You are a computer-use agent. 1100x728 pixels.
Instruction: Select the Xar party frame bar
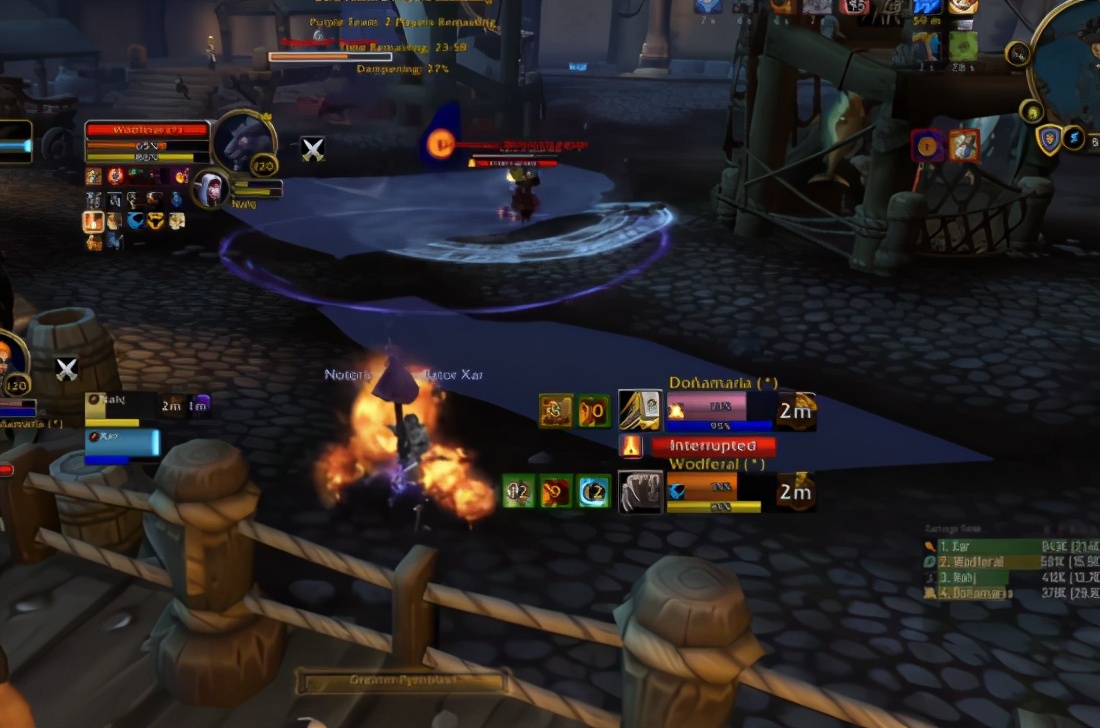(x=122, y=441)
